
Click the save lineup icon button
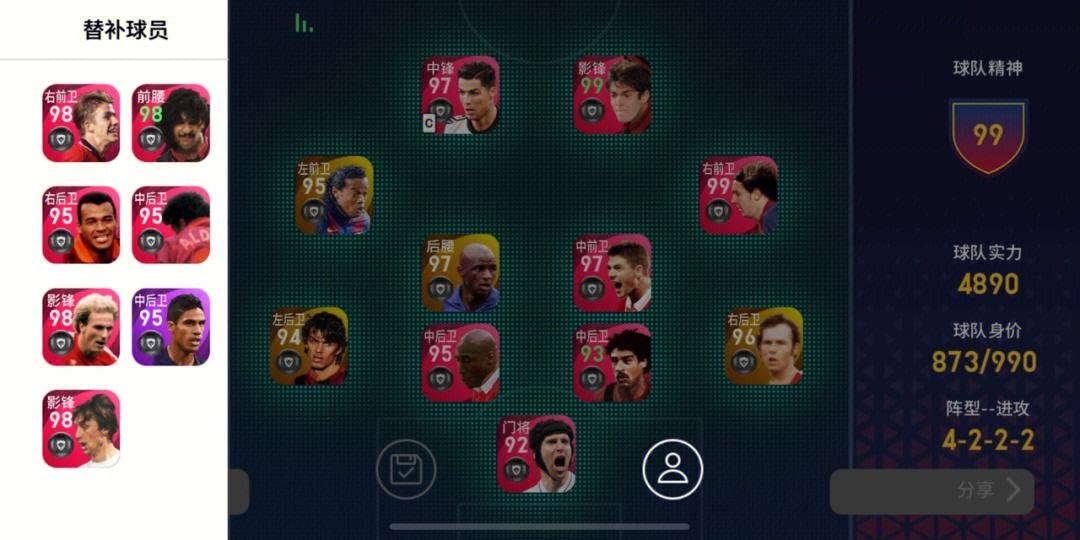tap(406, 469)
